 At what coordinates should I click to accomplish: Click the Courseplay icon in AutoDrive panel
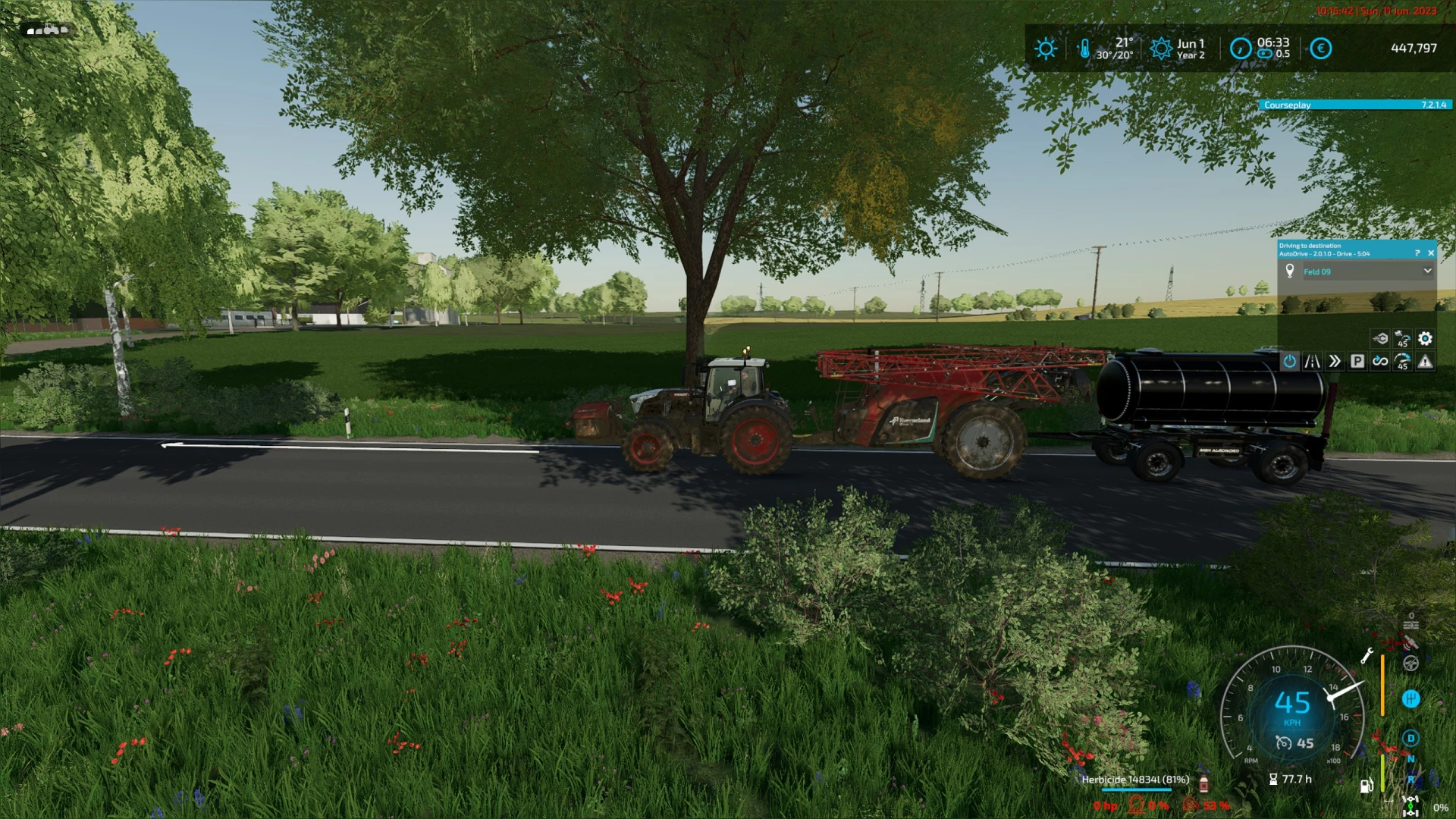point(1380,338)
